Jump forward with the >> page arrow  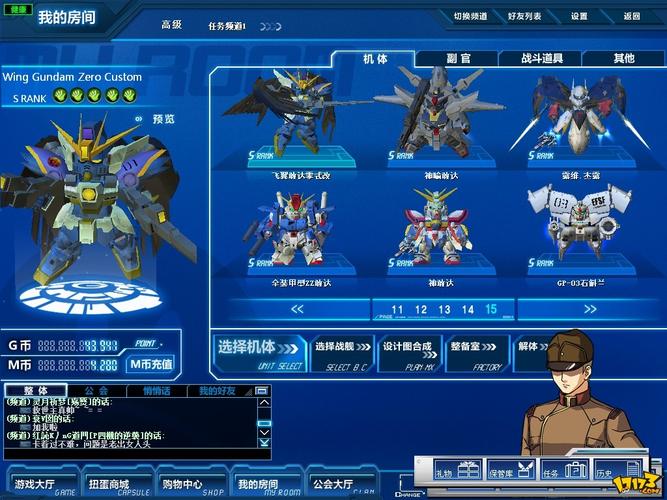pos(589,310)
